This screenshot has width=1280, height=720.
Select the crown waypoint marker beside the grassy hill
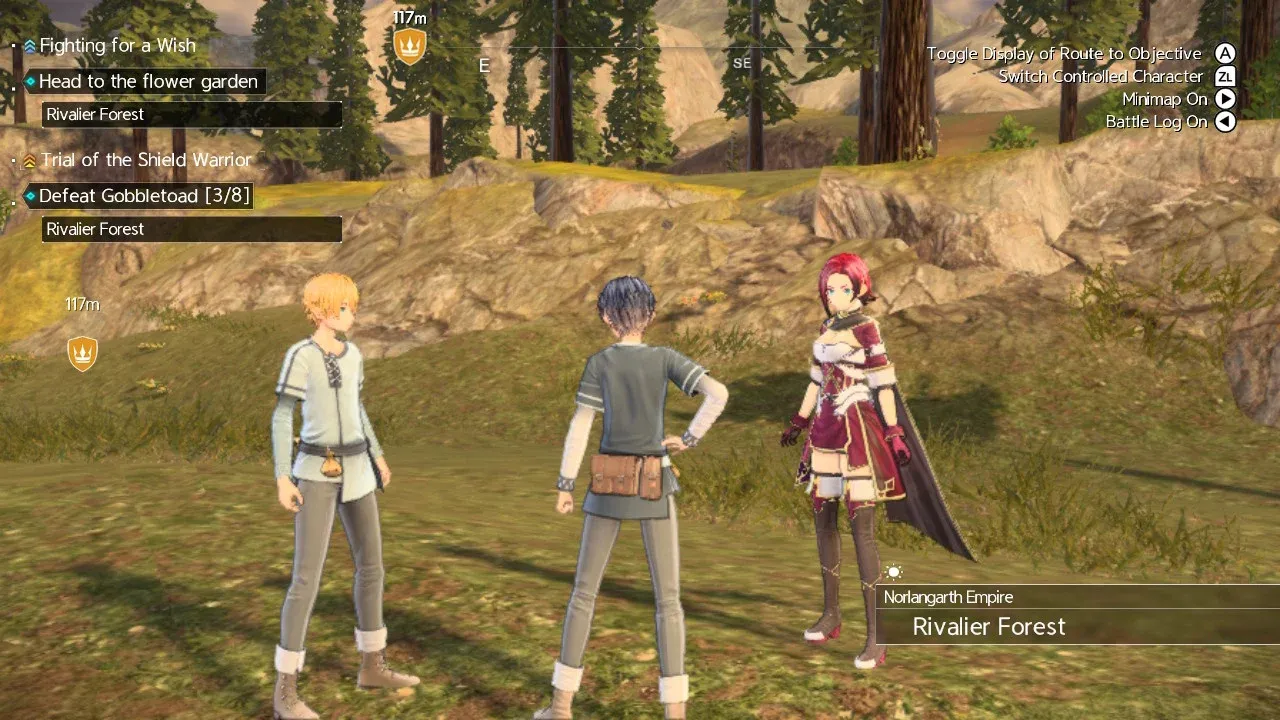(82, 352)
